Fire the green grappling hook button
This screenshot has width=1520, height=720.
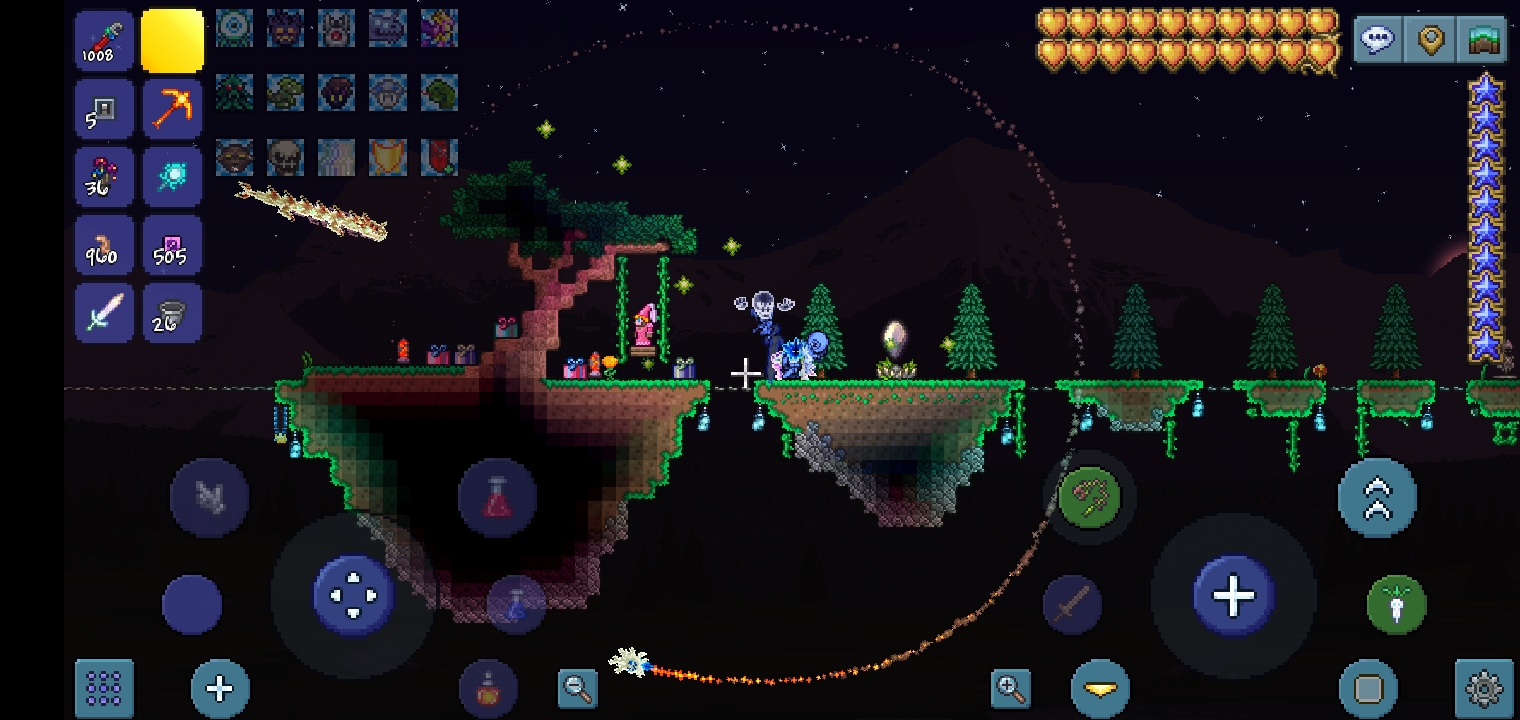pyautogui.click(x=1089, y=497)
